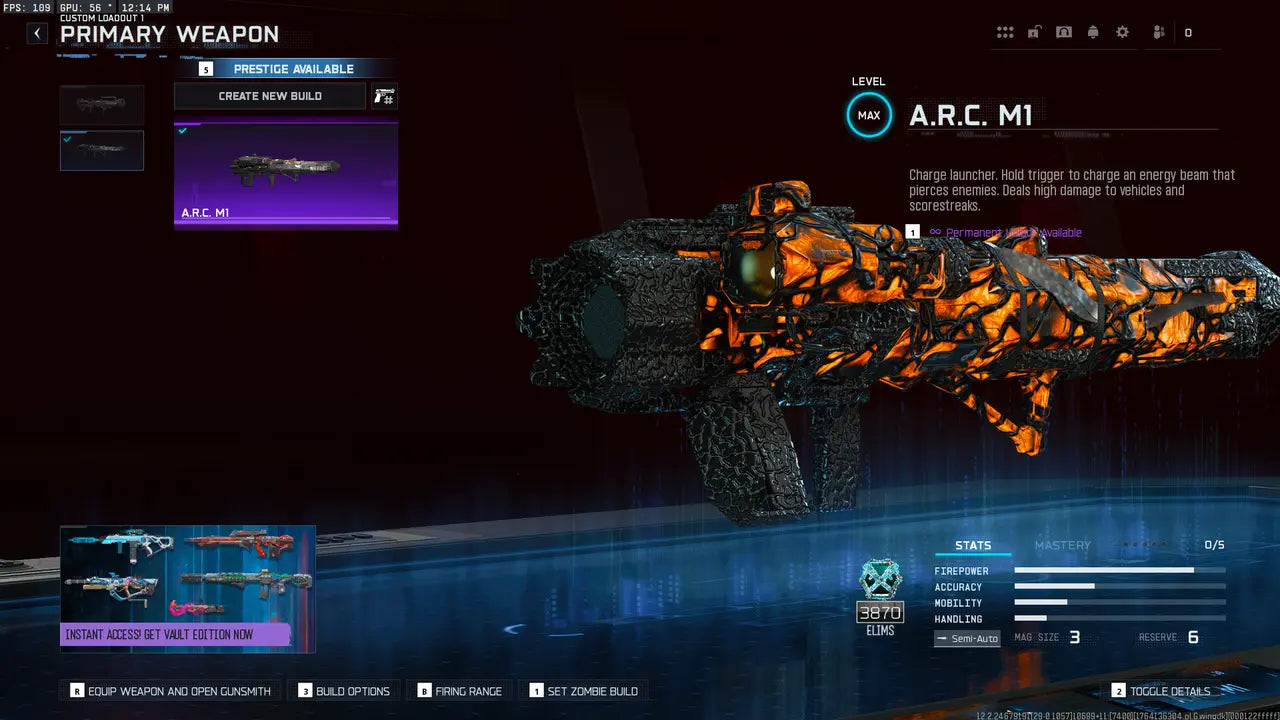Select the Stats tab
The image size is (1280, 720).
pyautogui.click(x=972, y=545)
